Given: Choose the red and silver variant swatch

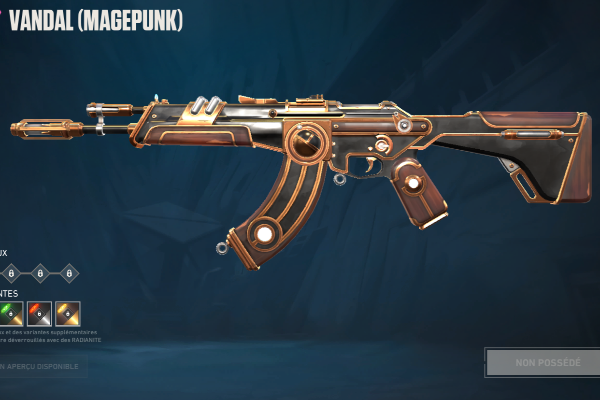Looking at the screenshot, I should [39, 314].
